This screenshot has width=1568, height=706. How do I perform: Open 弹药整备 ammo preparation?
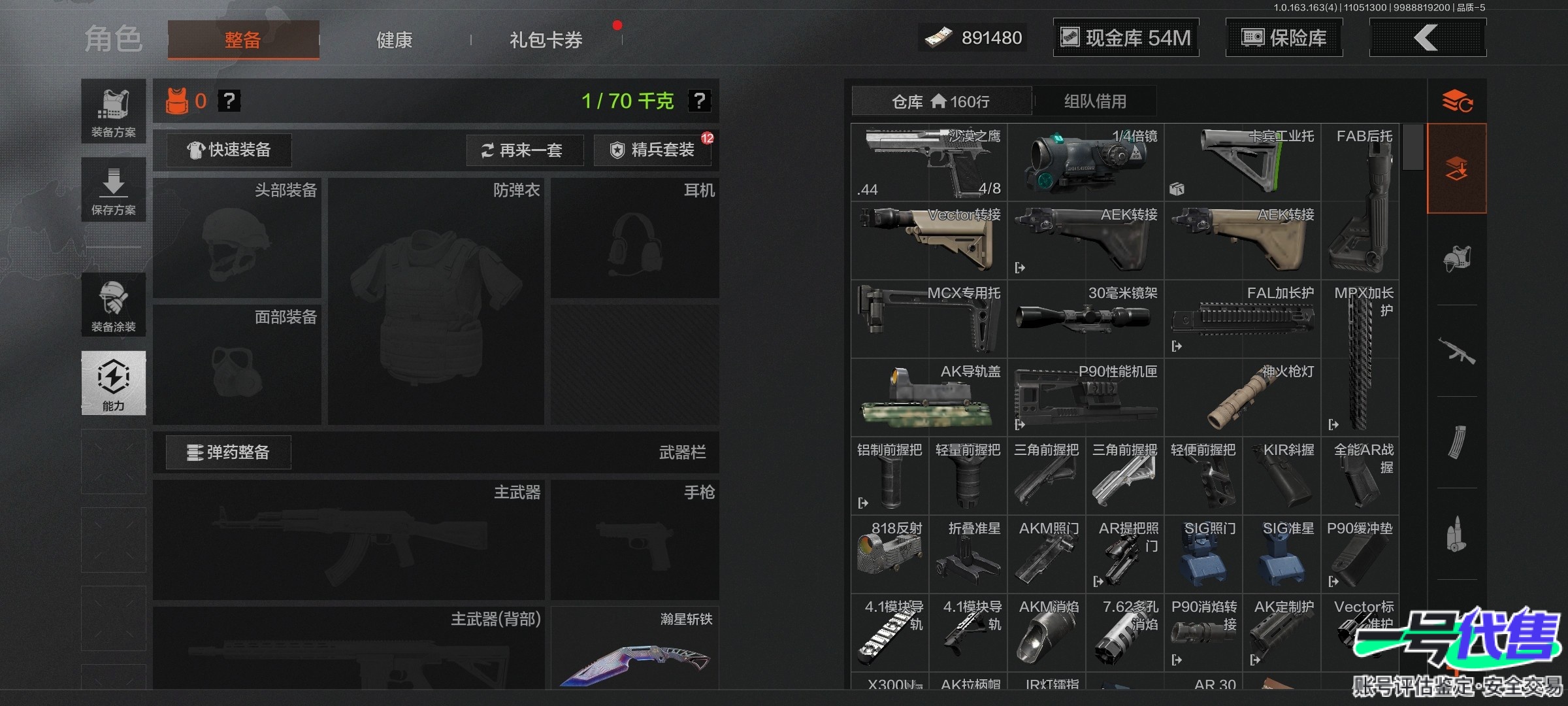[228, 452]
